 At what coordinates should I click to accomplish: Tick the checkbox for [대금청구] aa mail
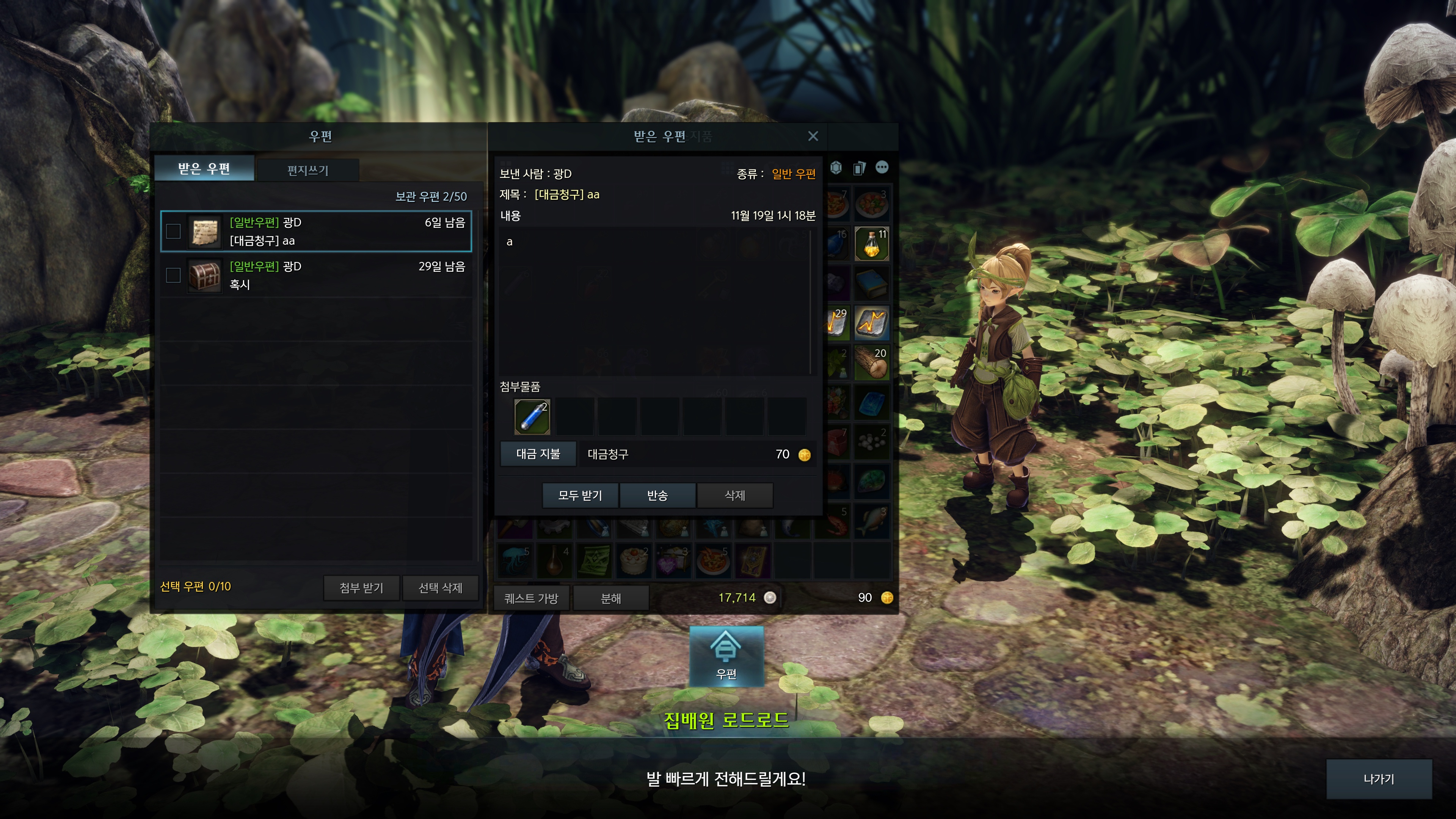click(x=174, y=231)
